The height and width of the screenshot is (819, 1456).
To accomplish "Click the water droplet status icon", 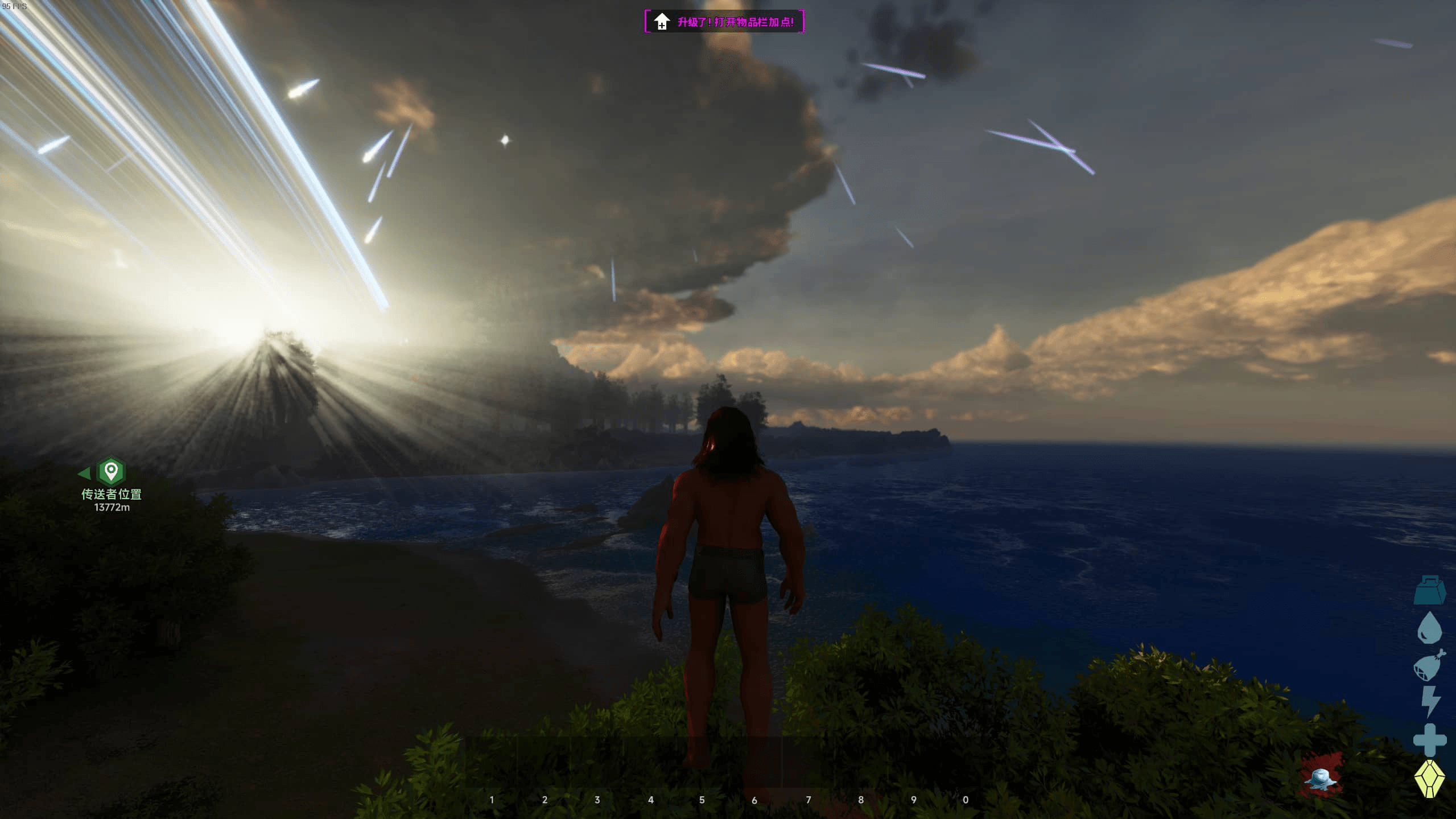I will [1429, 628].
